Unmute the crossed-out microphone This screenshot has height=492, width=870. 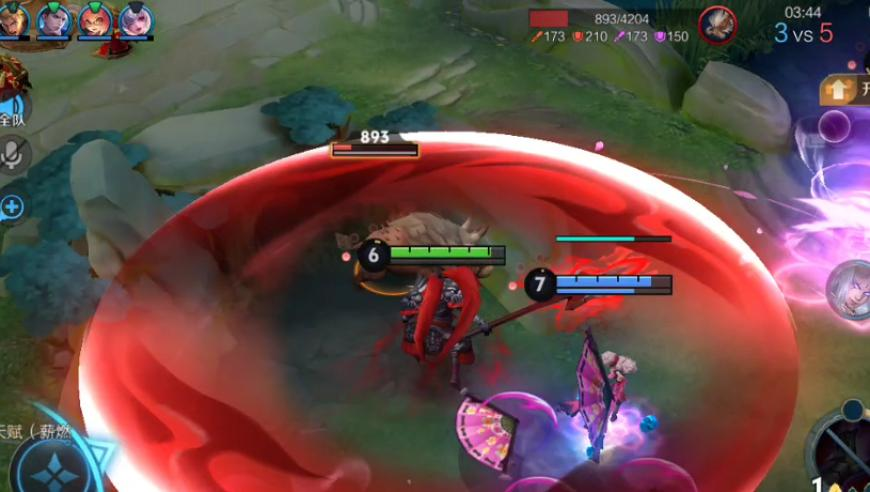tap(13, 153)
